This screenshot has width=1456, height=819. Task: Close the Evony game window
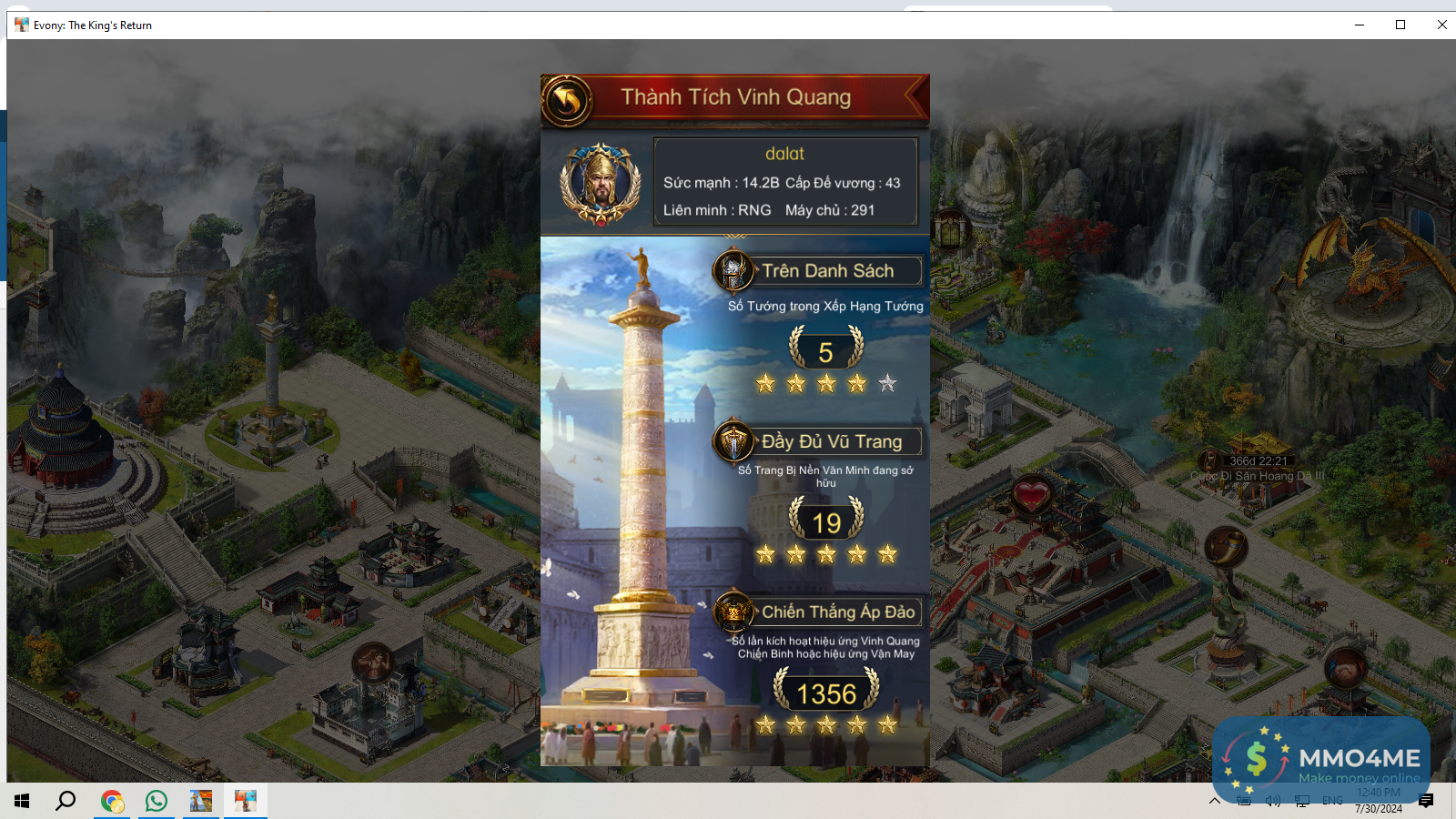point(1441,25)
